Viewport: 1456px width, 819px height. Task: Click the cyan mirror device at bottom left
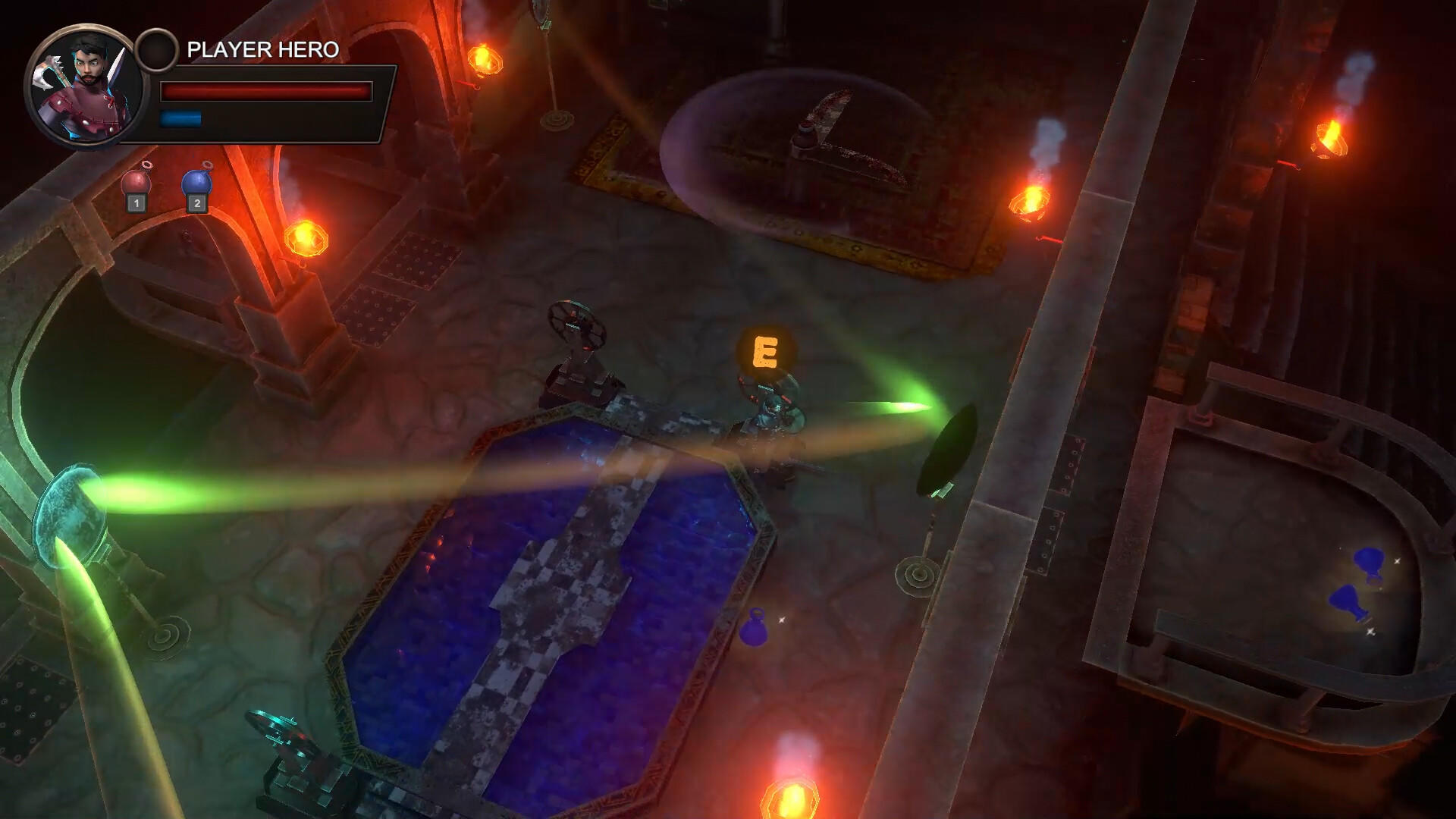click(288, 747)
